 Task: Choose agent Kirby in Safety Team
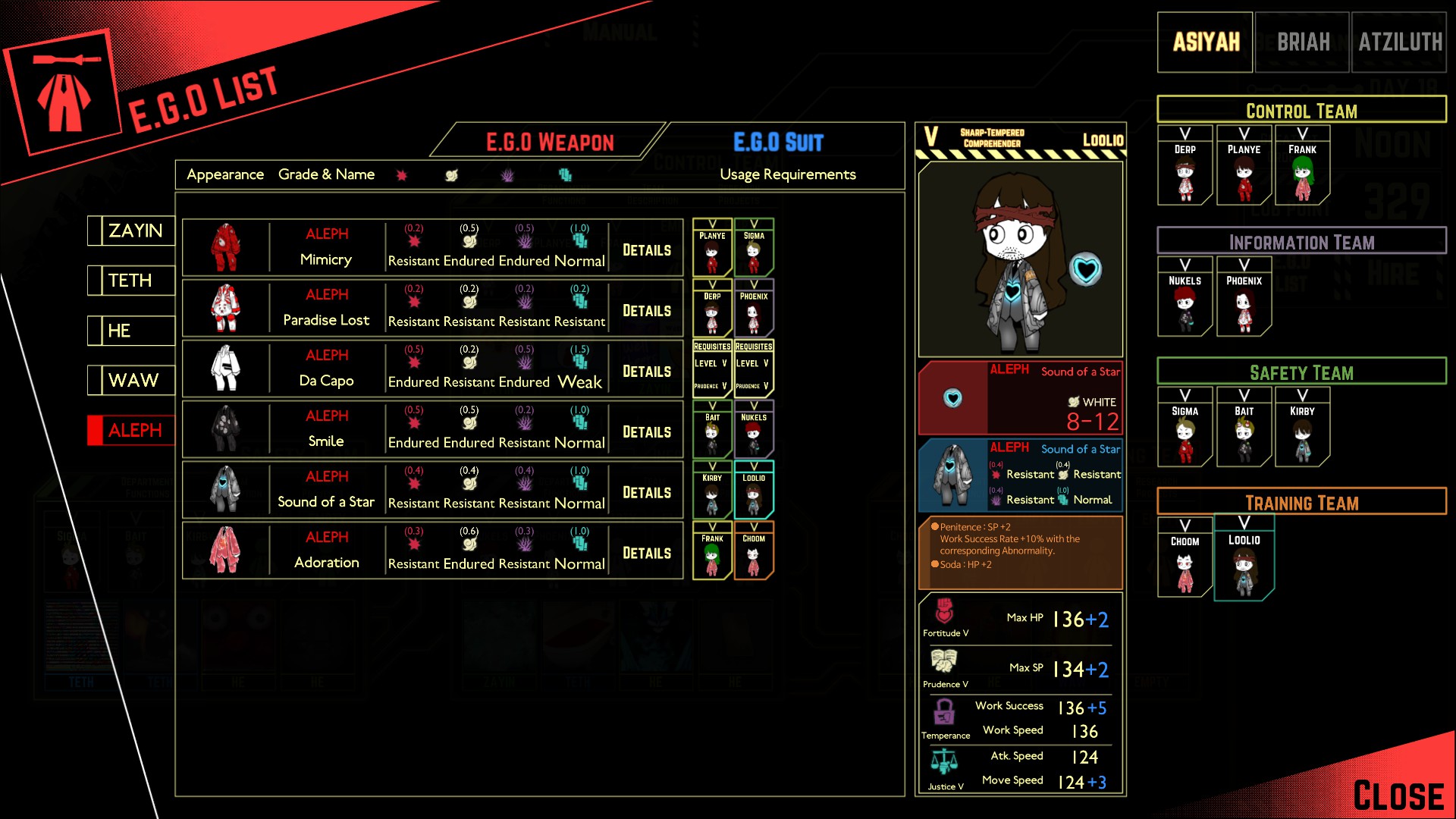pyautogui.click(x=1302, y=428)
